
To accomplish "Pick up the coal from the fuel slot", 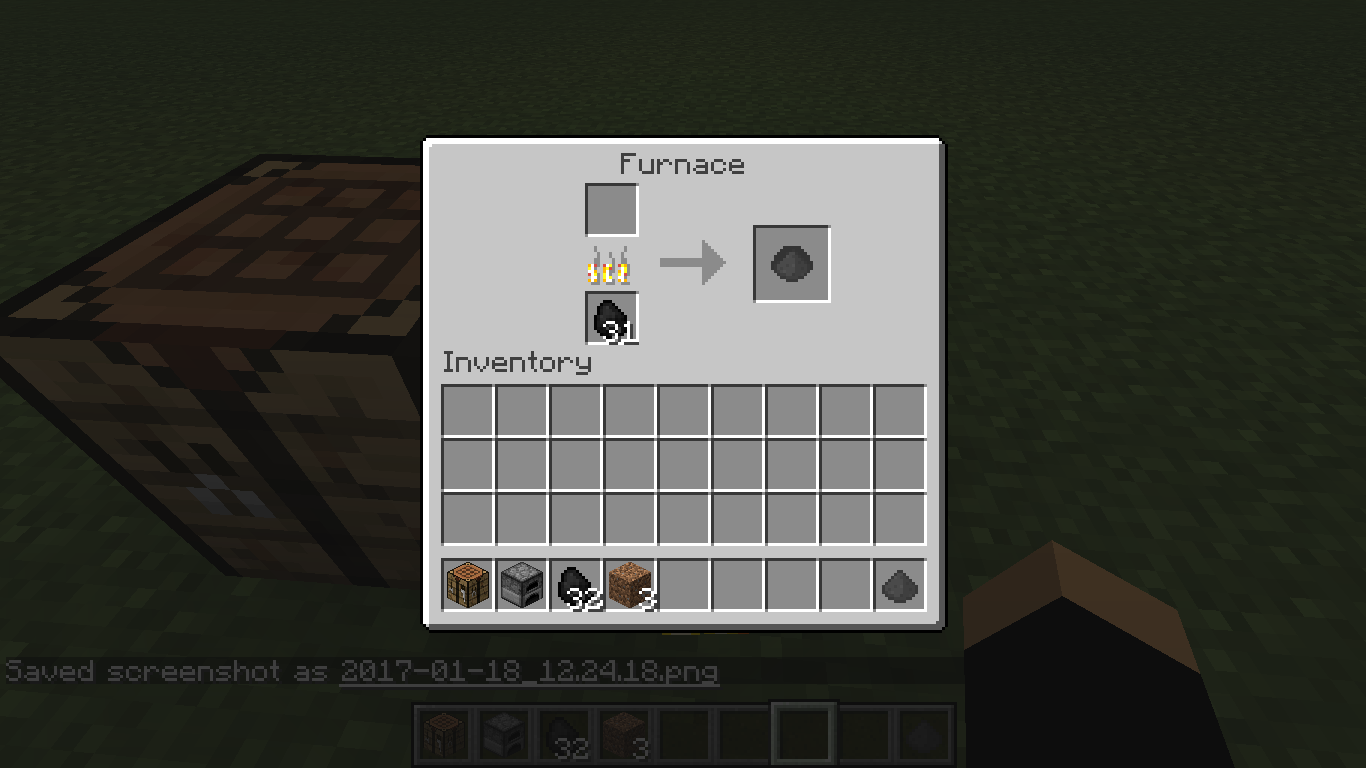I will coord(610,318).
